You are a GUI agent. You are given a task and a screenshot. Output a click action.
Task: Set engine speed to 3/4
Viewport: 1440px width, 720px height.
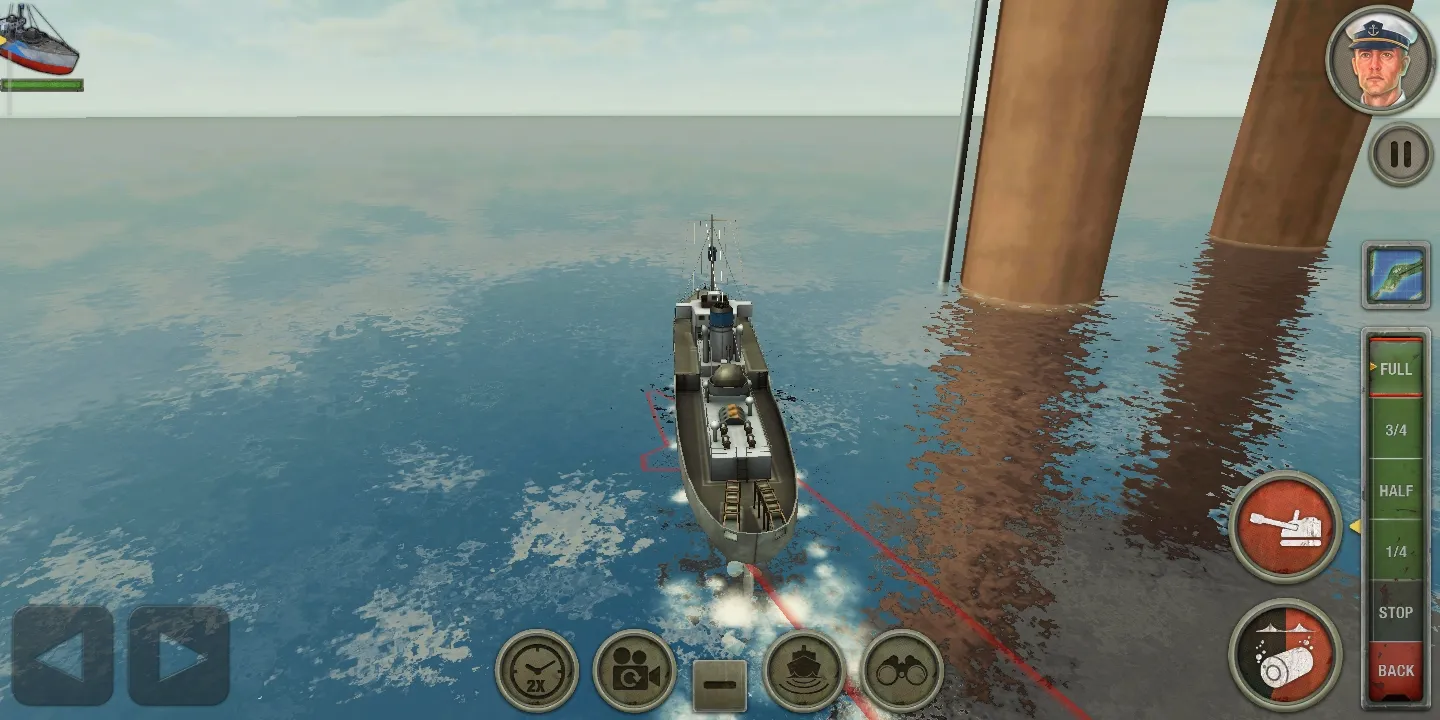coord(1395,430)
